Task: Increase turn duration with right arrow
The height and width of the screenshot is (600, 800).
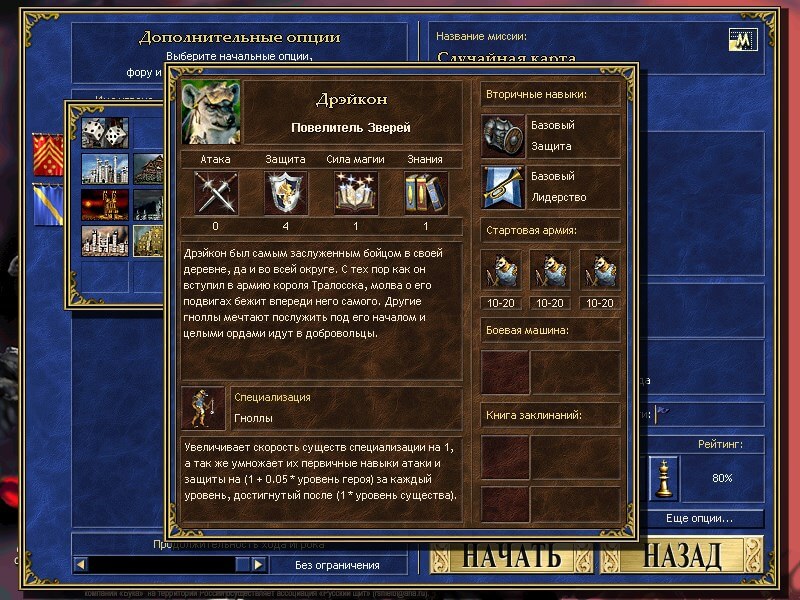Action: [258, 565]
